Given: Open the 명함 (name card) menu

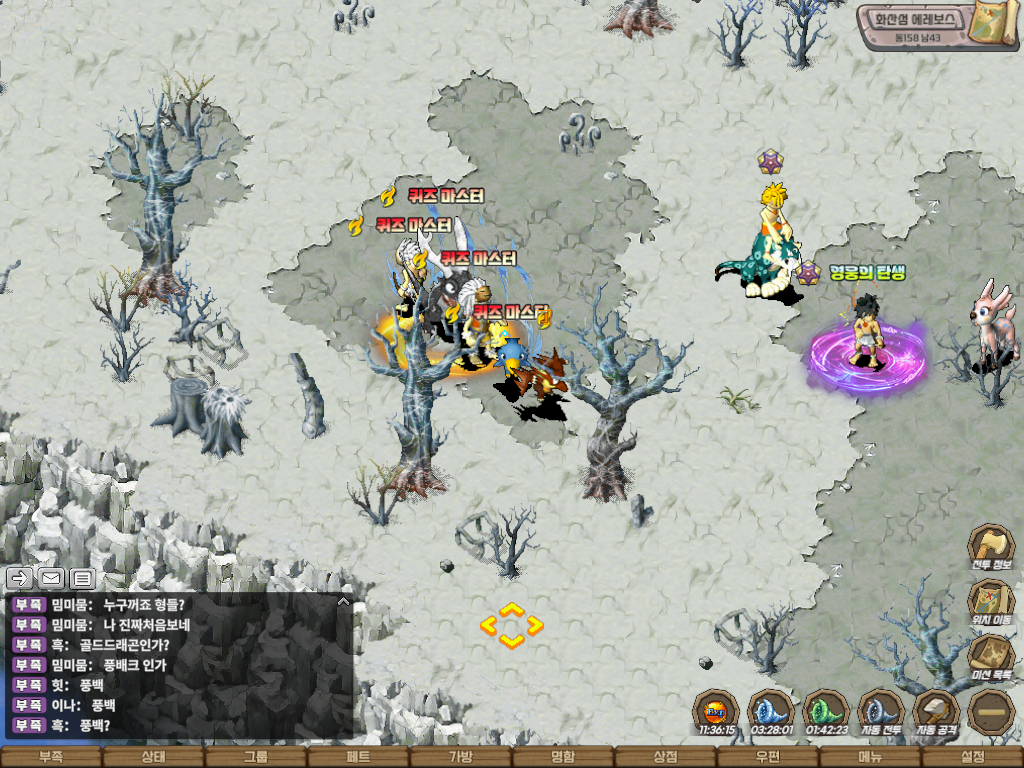Looking at the screenshot, I should (563, 757).
